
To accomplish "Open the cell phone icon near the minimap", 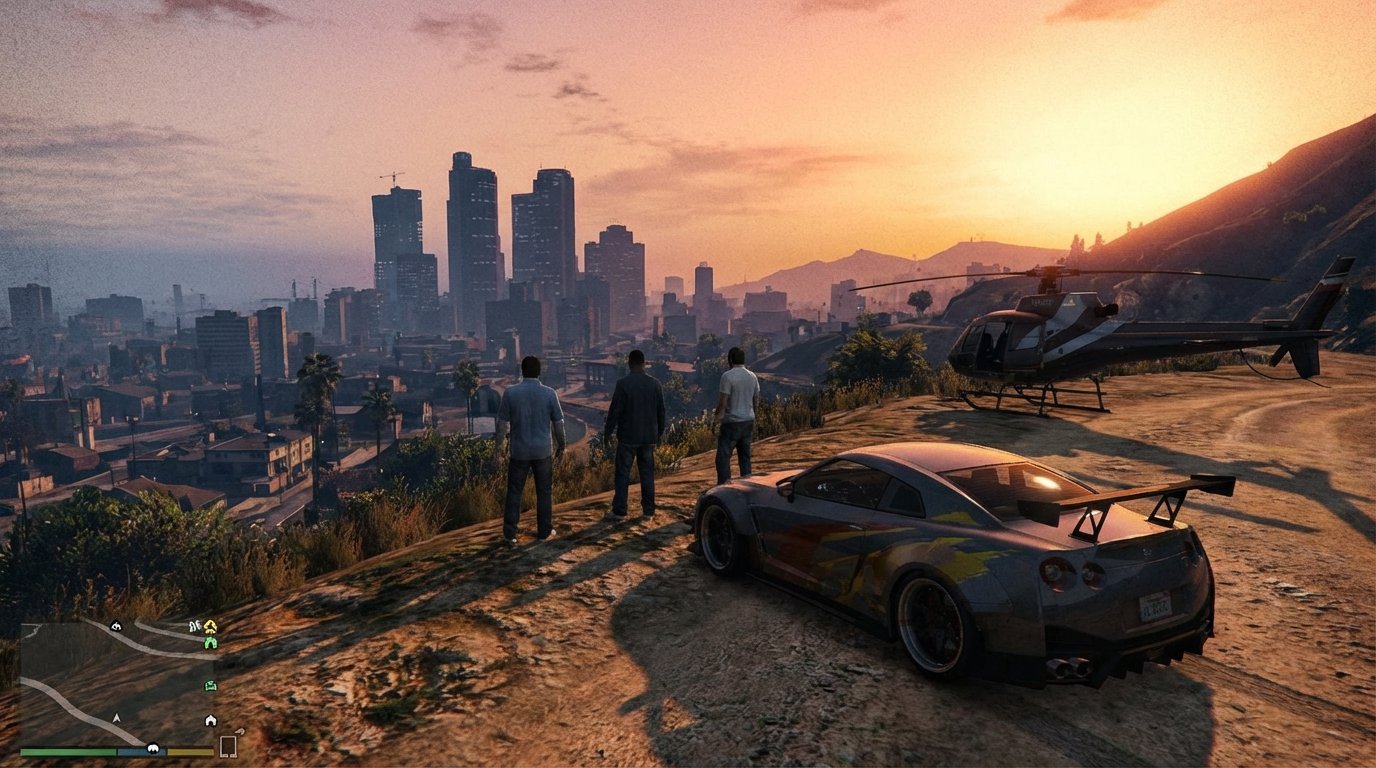I will tap(228, 747).
